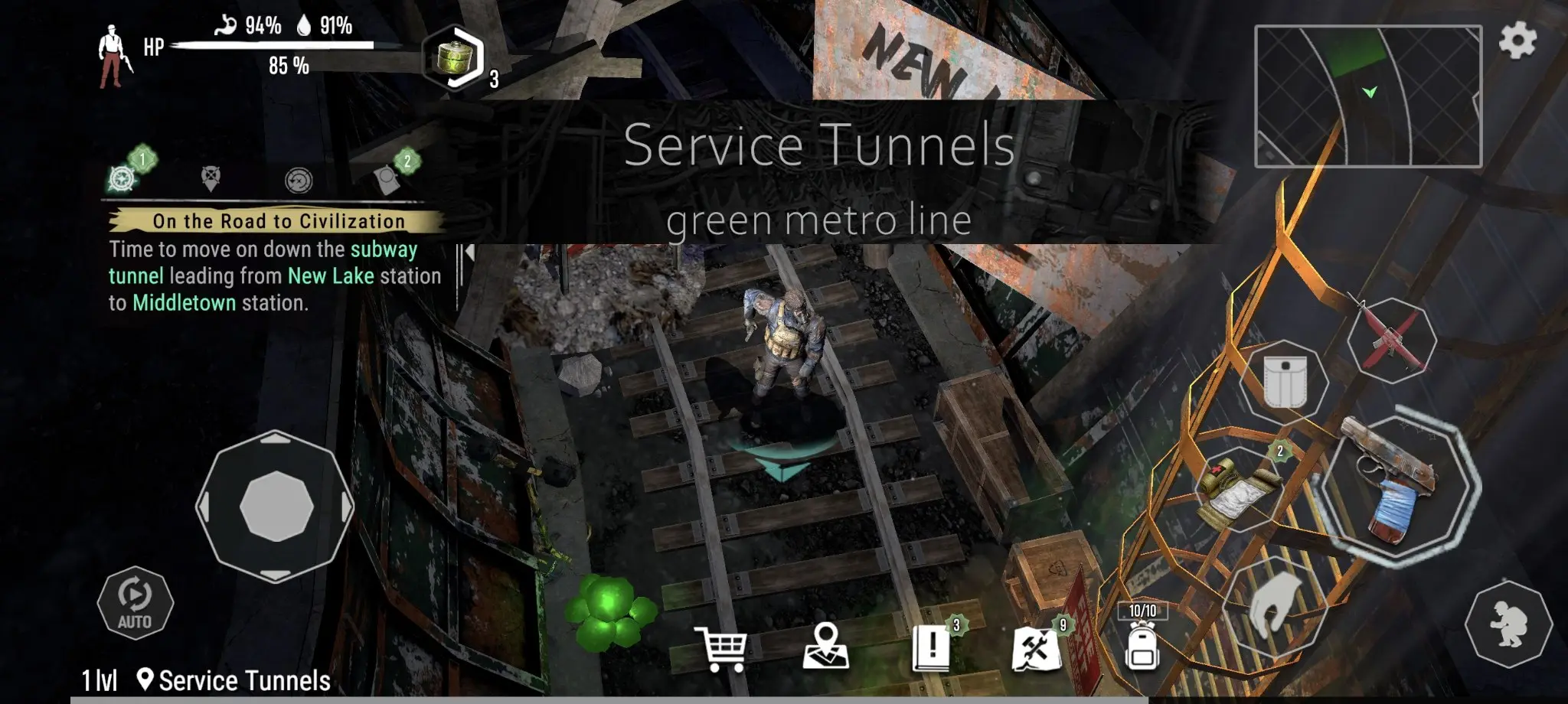Image resolution: width=1568 pixels, height=704 pixels.
Task: Open On the Road to Civilization quest
Action: (277, 221)
